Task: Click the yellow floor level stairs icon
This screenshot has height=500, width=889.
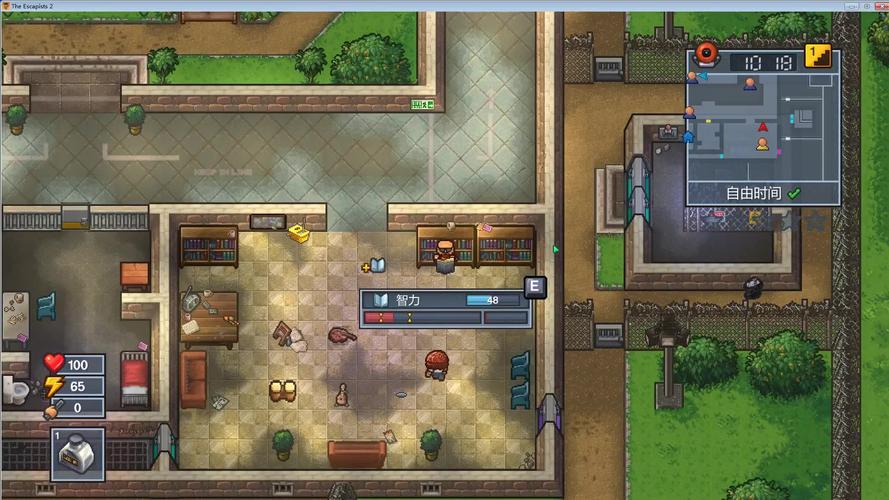Action: point(818,57)
